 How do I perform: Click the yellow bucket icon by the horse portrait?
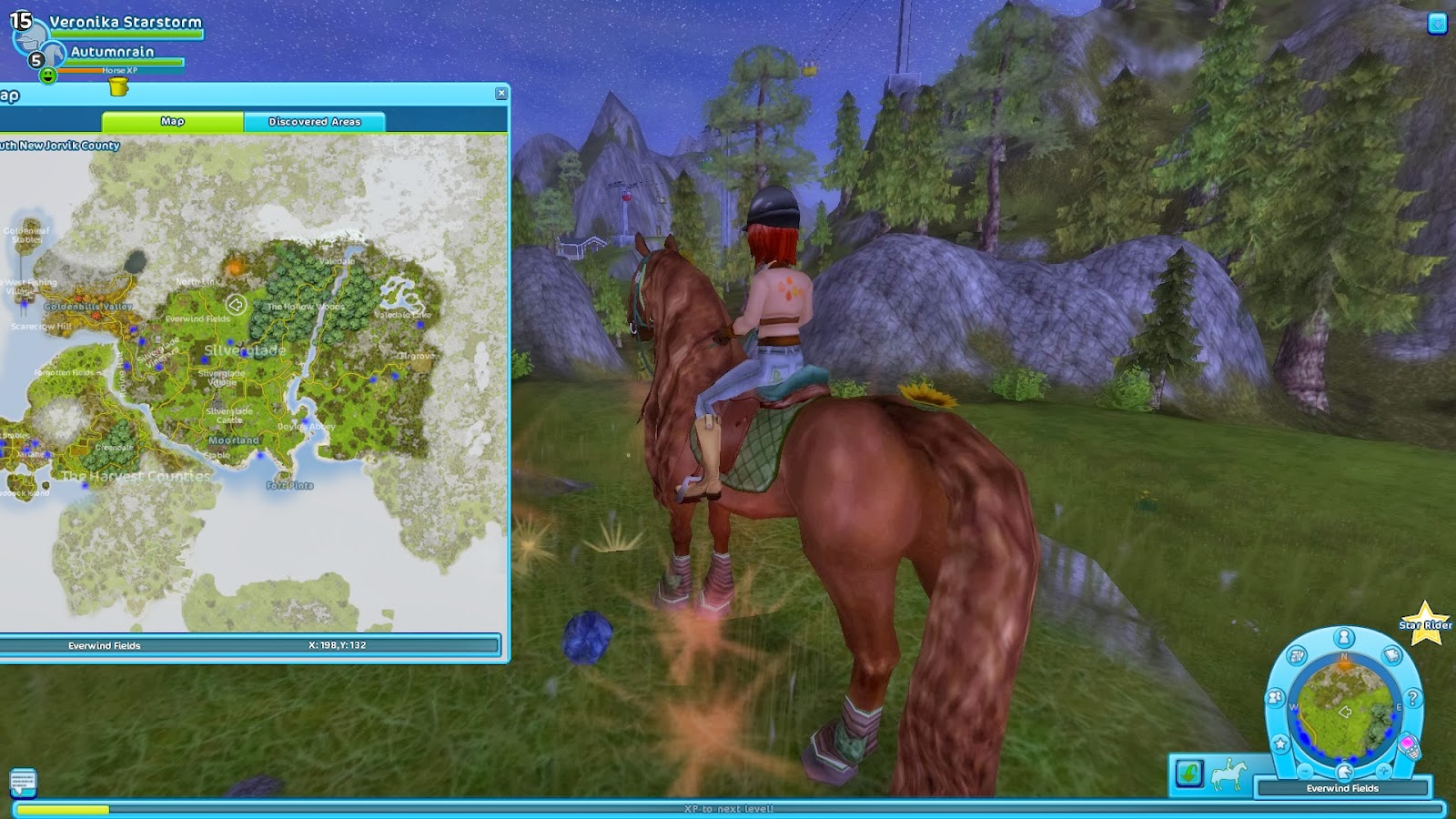pyautogui.click(x=117, y=86)
